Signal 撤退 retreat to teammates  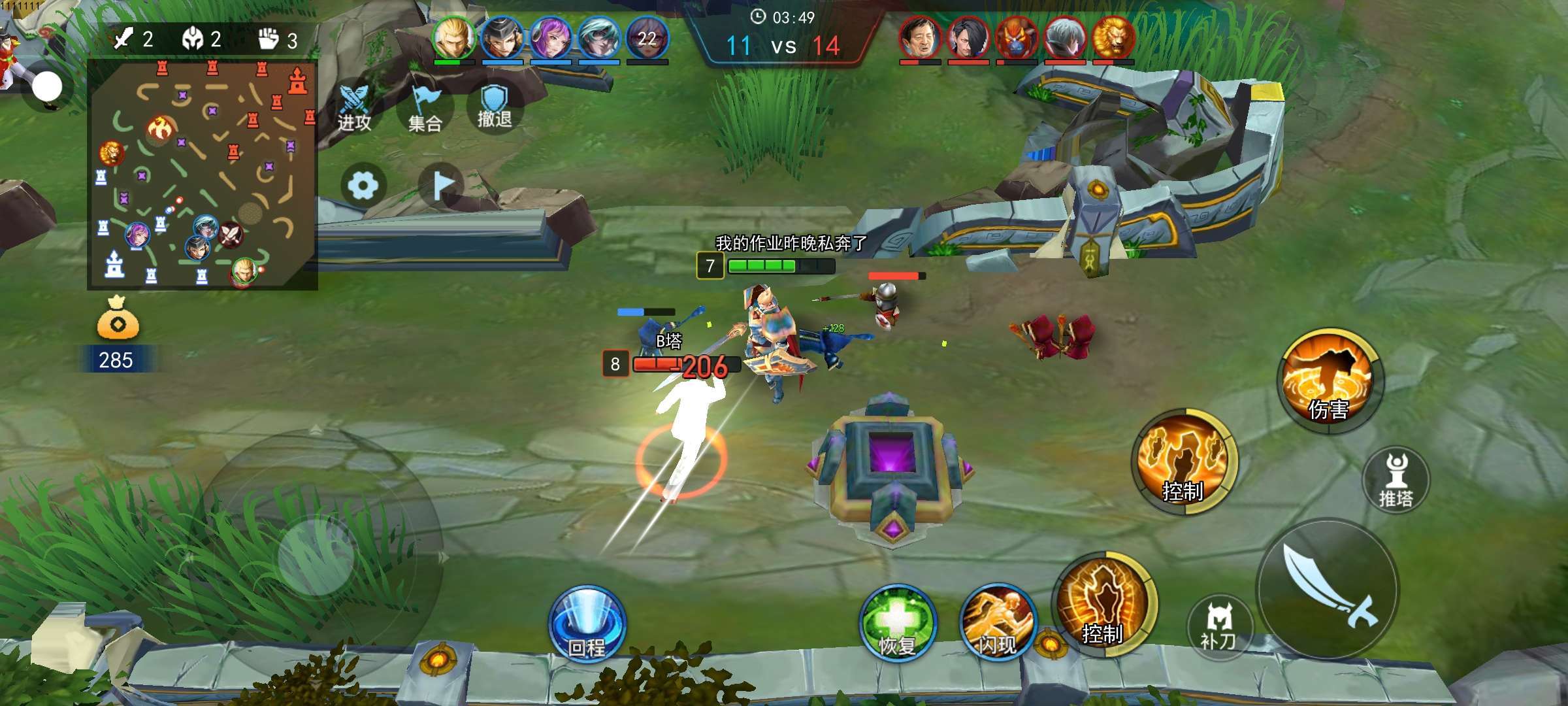495,107
